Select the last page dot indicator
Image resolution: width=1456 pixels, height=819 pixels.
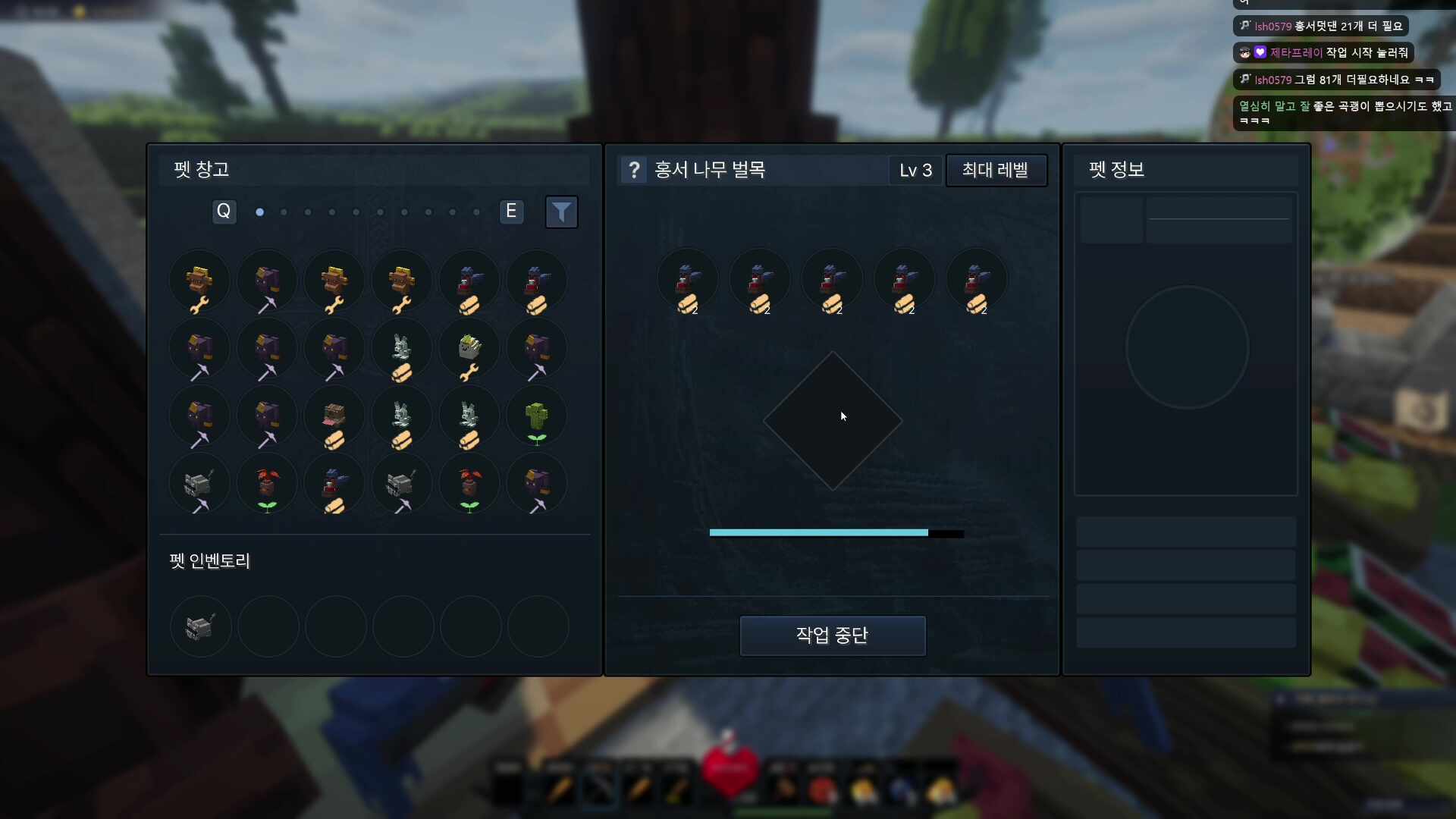(475, 212)
